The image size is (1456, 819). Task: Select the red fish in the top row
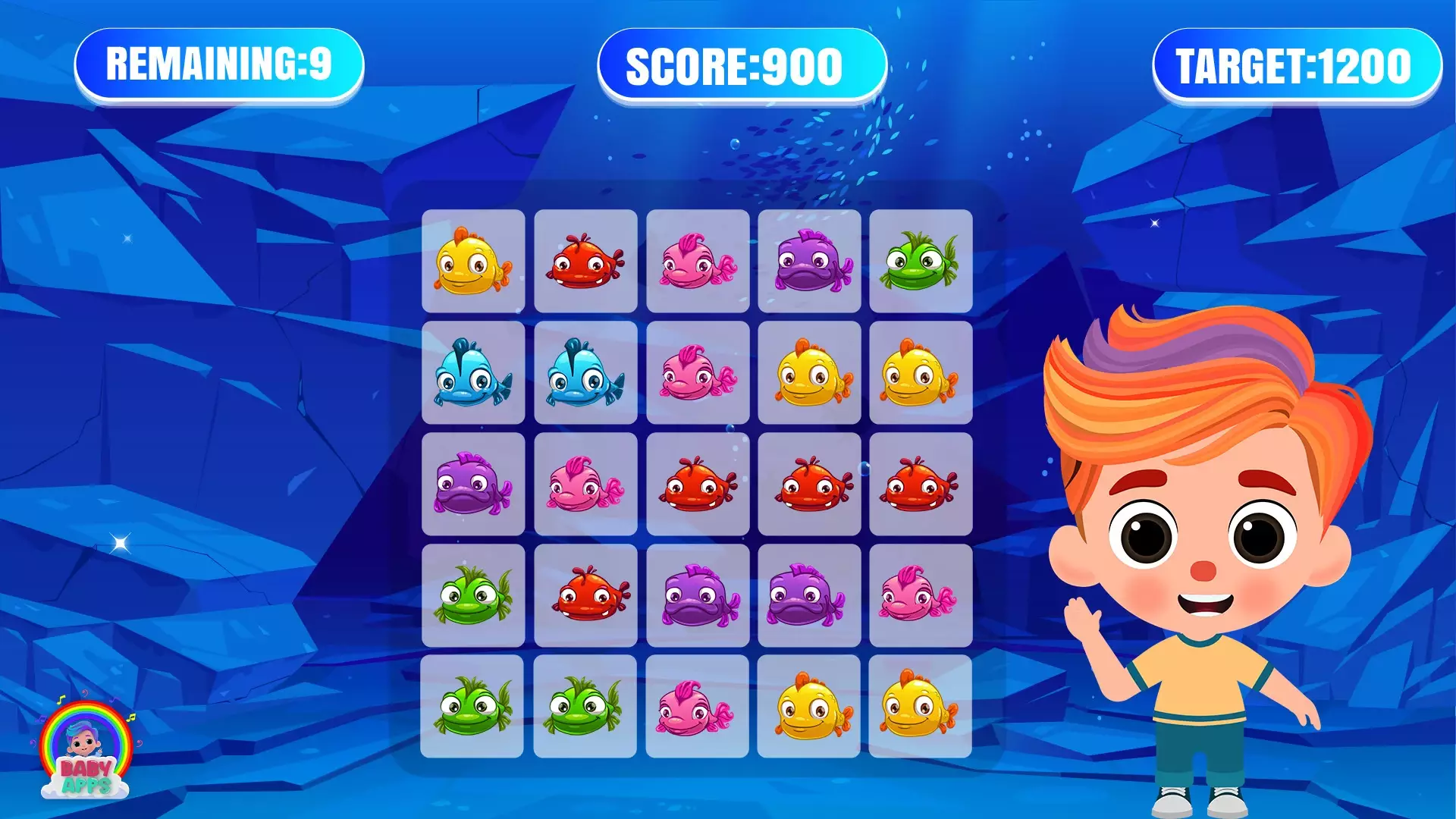tap(585, 262)
